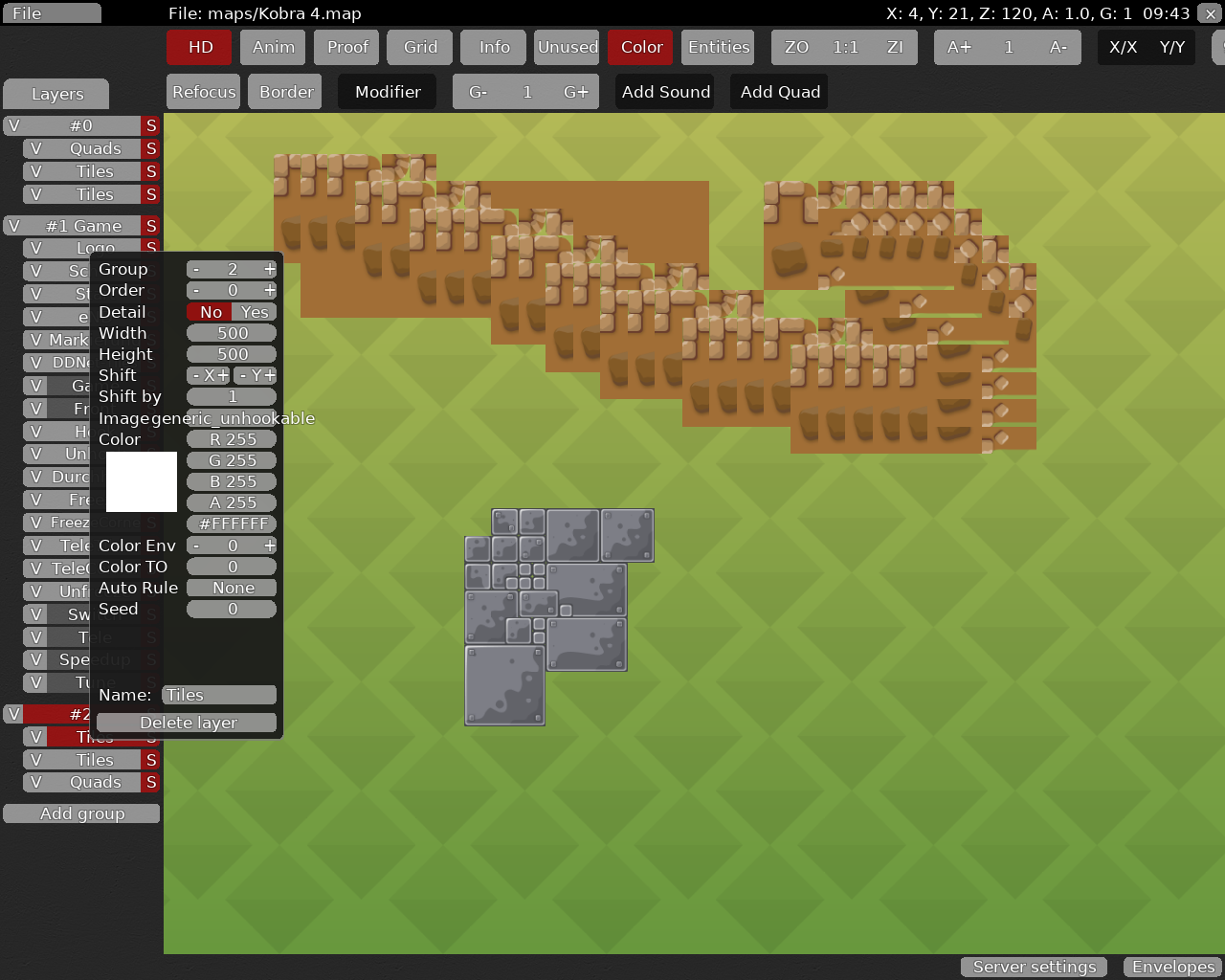Open the Modifier dropdown
1225x980 pixels.
[387, 91]
